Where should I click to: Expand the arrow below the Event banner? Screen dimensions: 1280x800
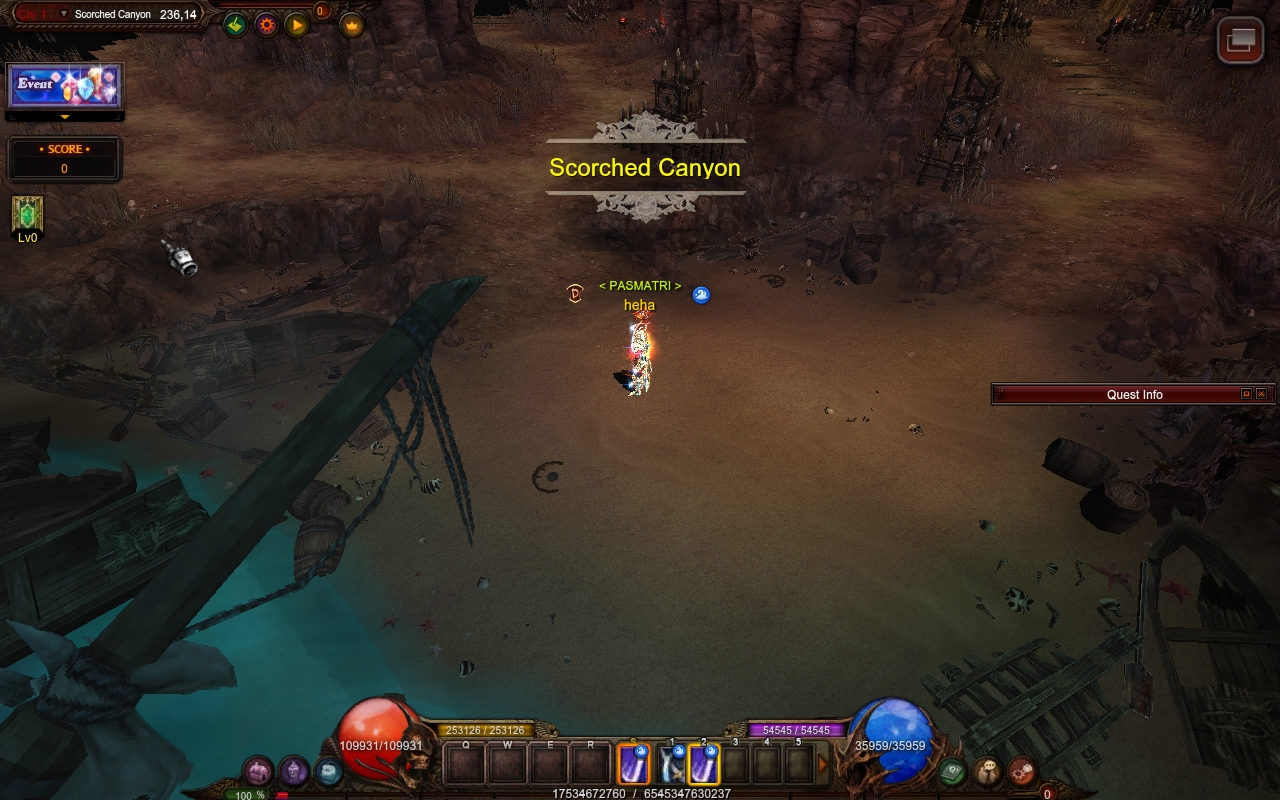(65, 117)
